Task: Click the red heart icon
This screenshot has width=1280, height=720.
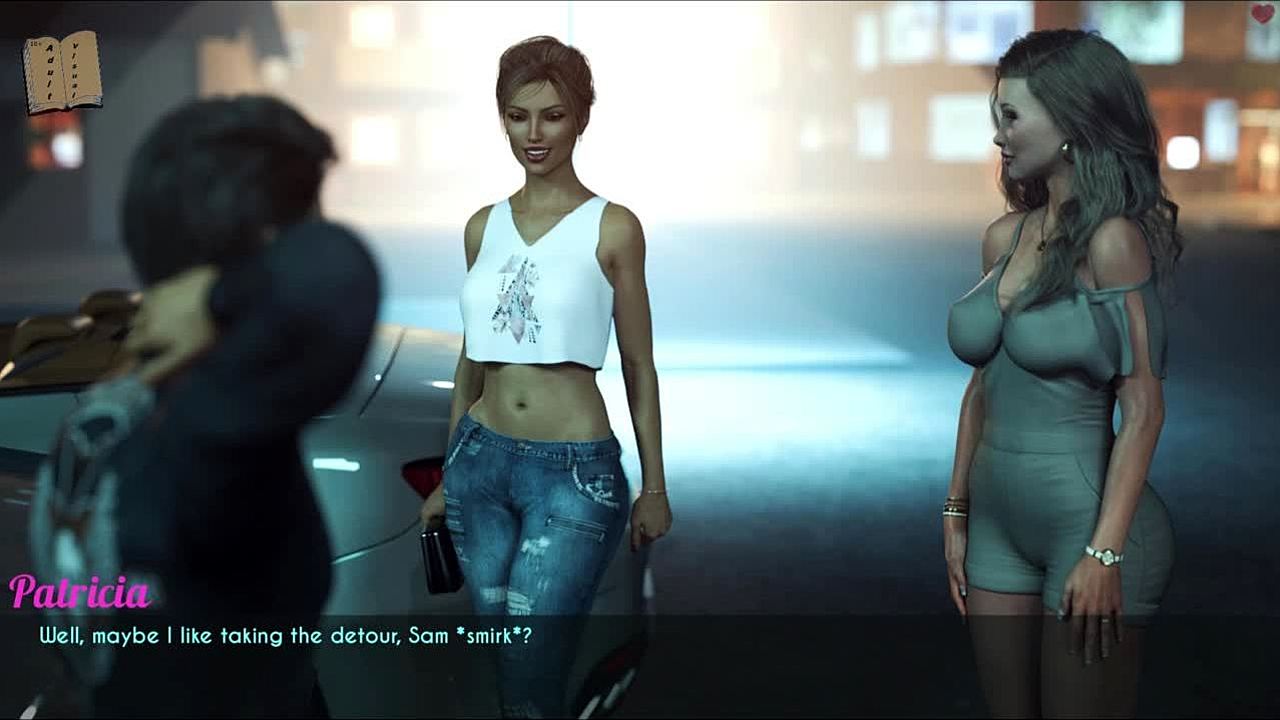Action: click(1262, 14)
